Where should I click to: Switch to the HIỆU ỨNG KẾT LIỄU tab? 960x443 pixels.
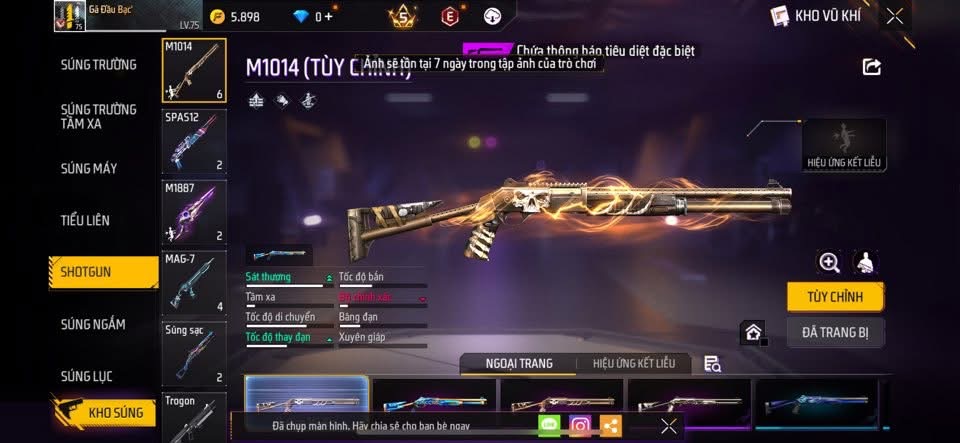click(x=634, y=363)
